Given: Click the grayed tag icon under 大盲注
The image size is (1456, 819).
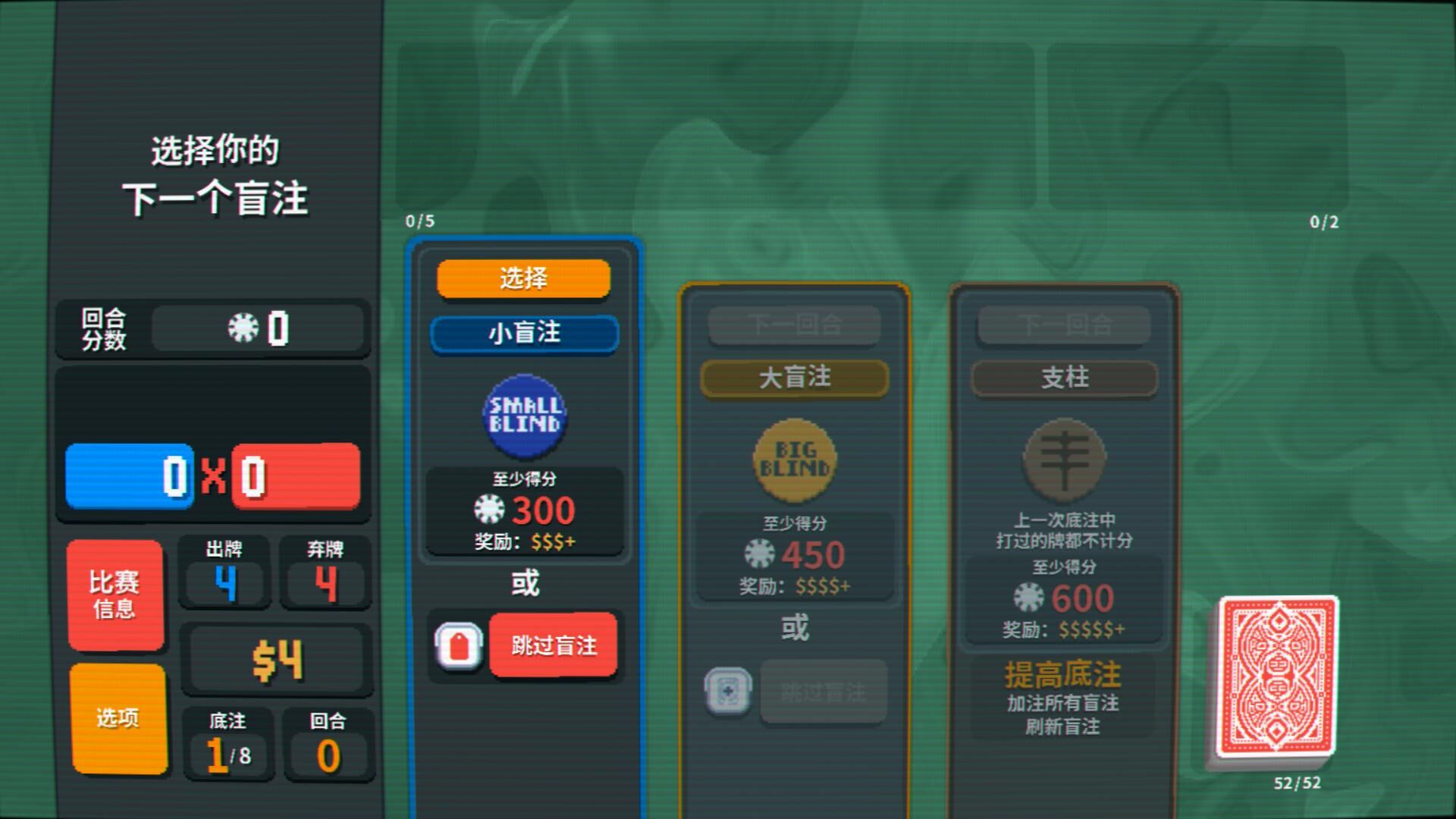Looking at the screenshot, I should (x=730, y=692).
